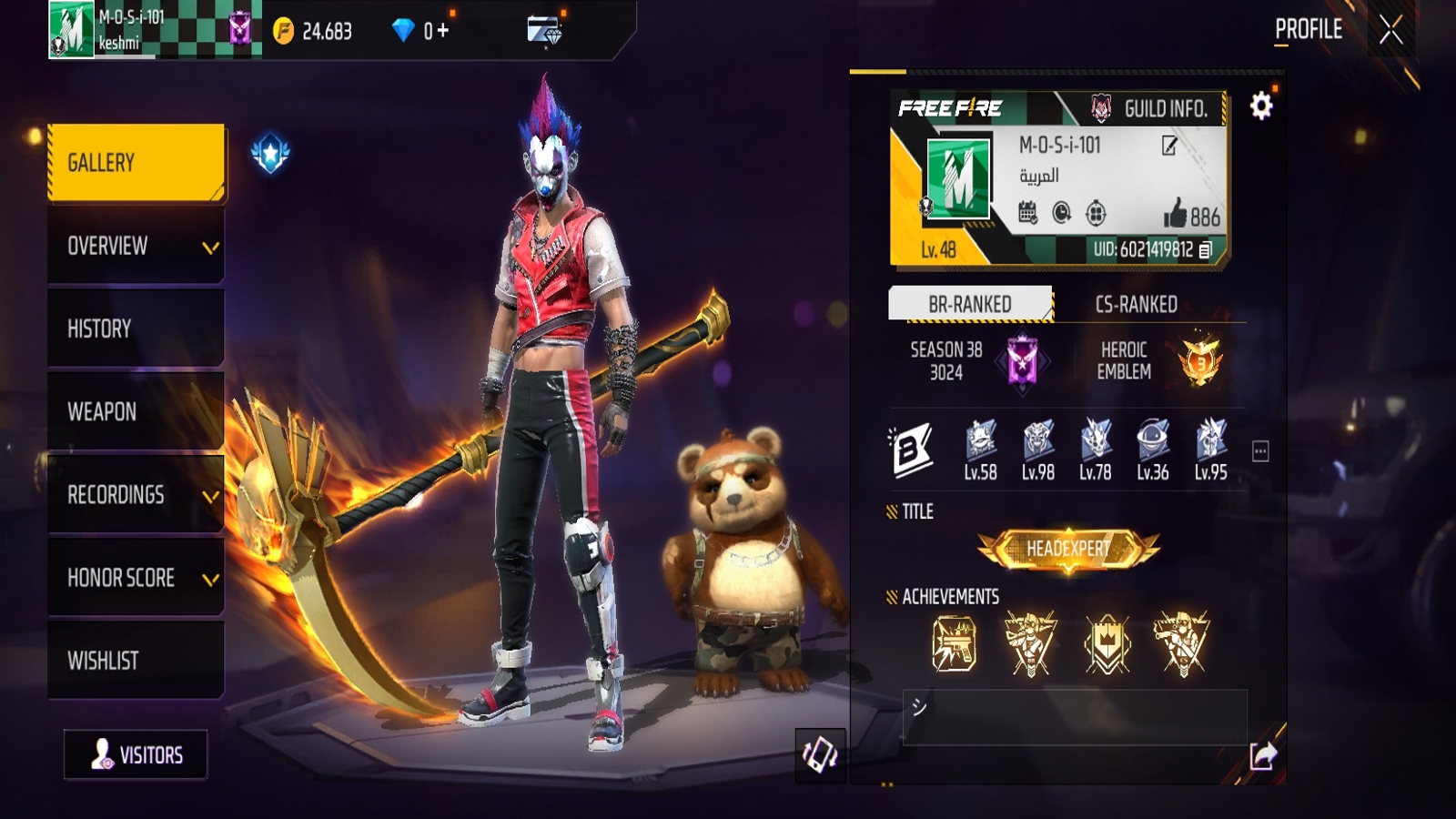Show the Weapon section
This screenshot has height=819, width=1456.
135,412
